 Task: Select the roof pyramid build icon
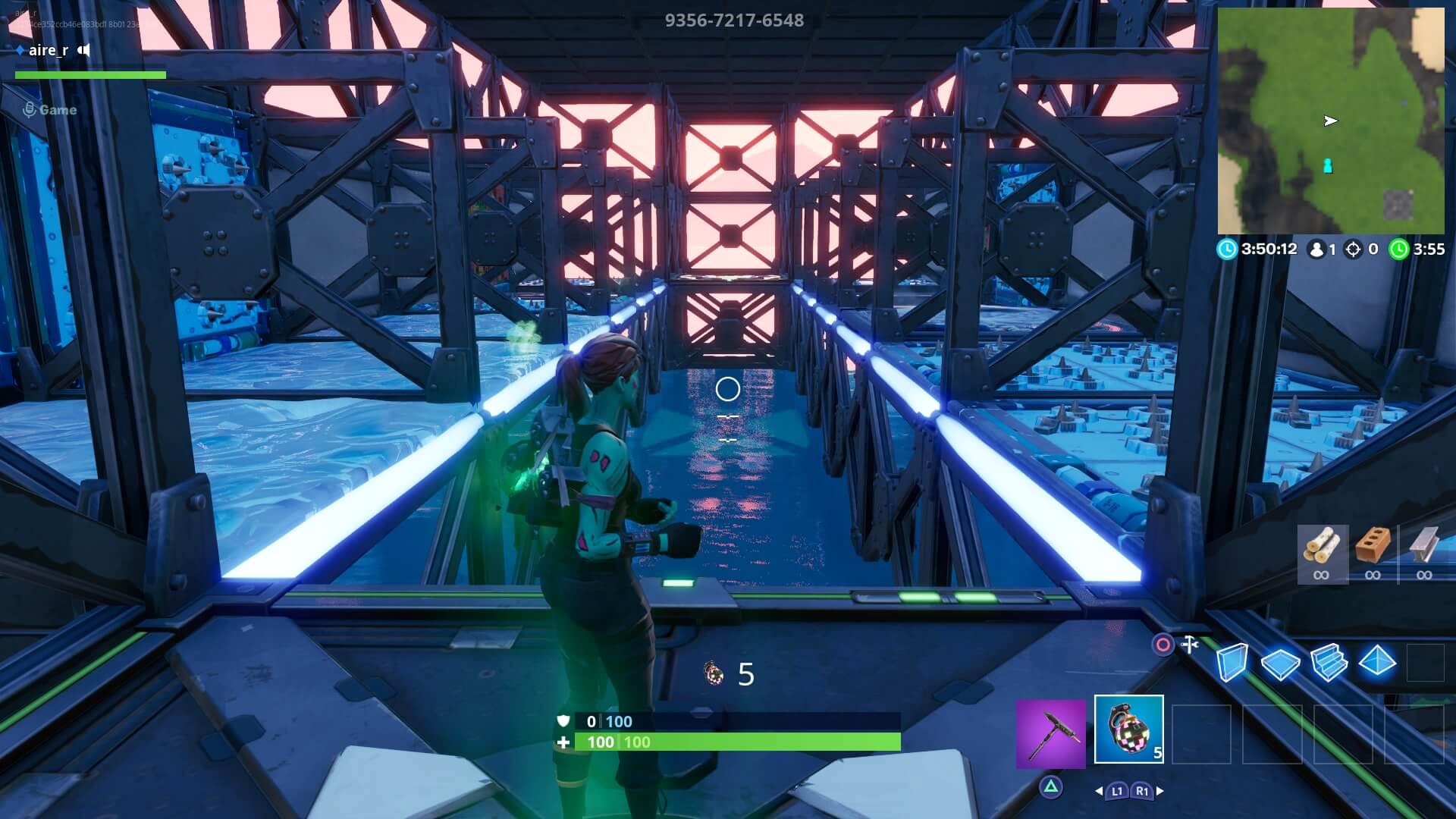click(1377, 661)
